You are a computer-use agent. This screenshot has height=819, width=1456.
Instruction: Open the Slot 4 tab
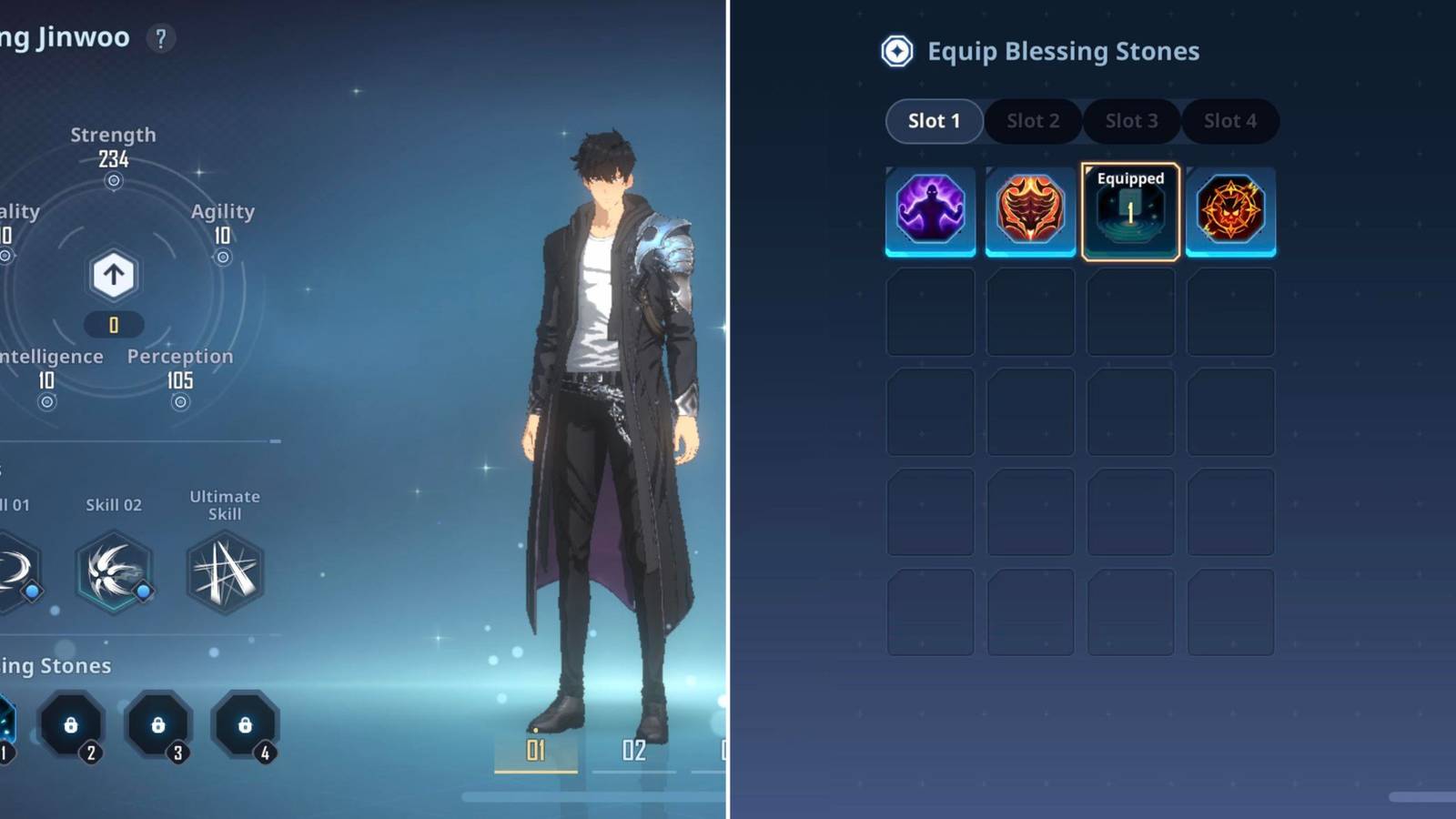[1230, 121]
